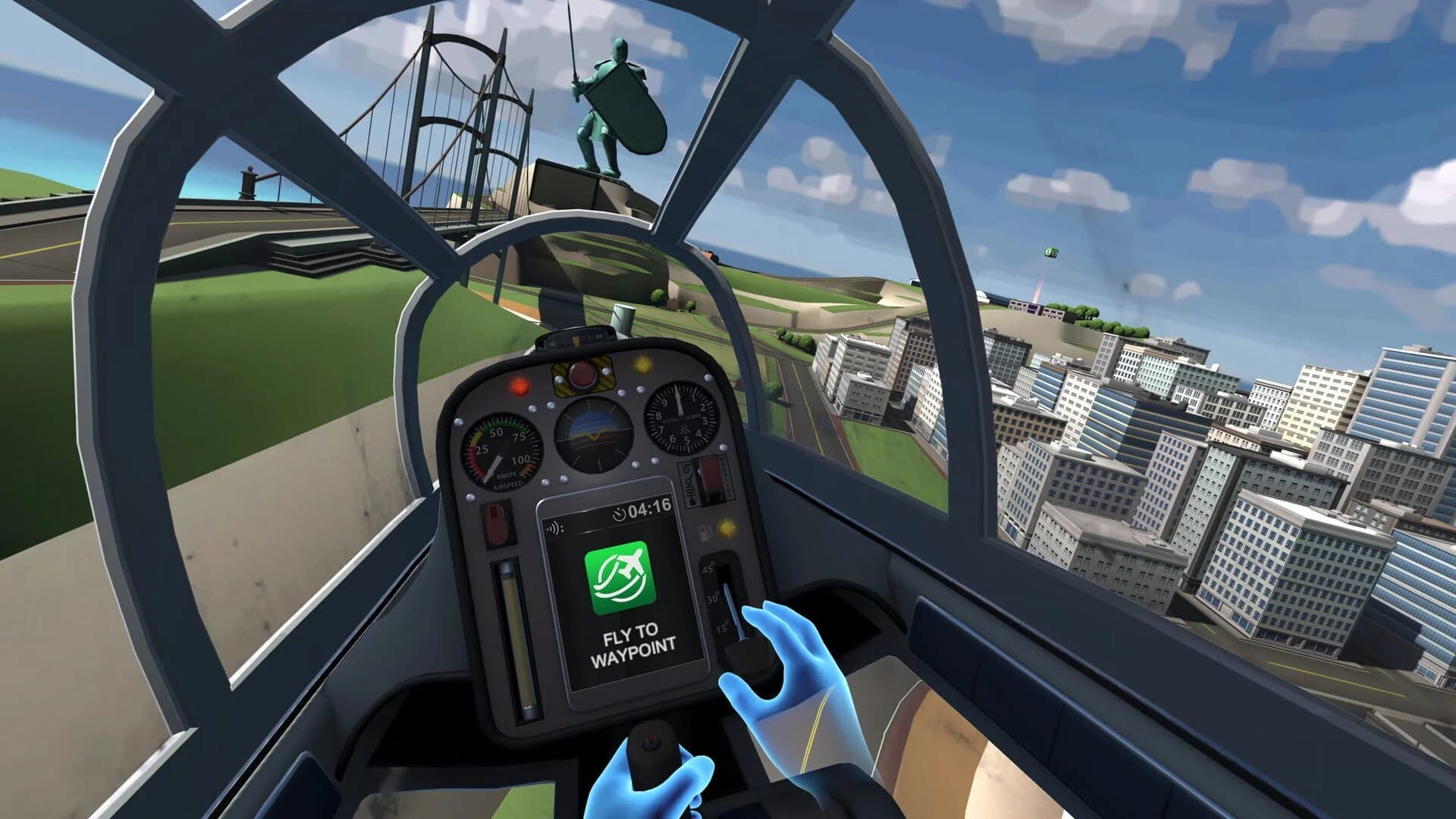This screenshot has height=819, width=1456.
Task: Click the fuel pump icon near the throttle
Action: [706, 532]
